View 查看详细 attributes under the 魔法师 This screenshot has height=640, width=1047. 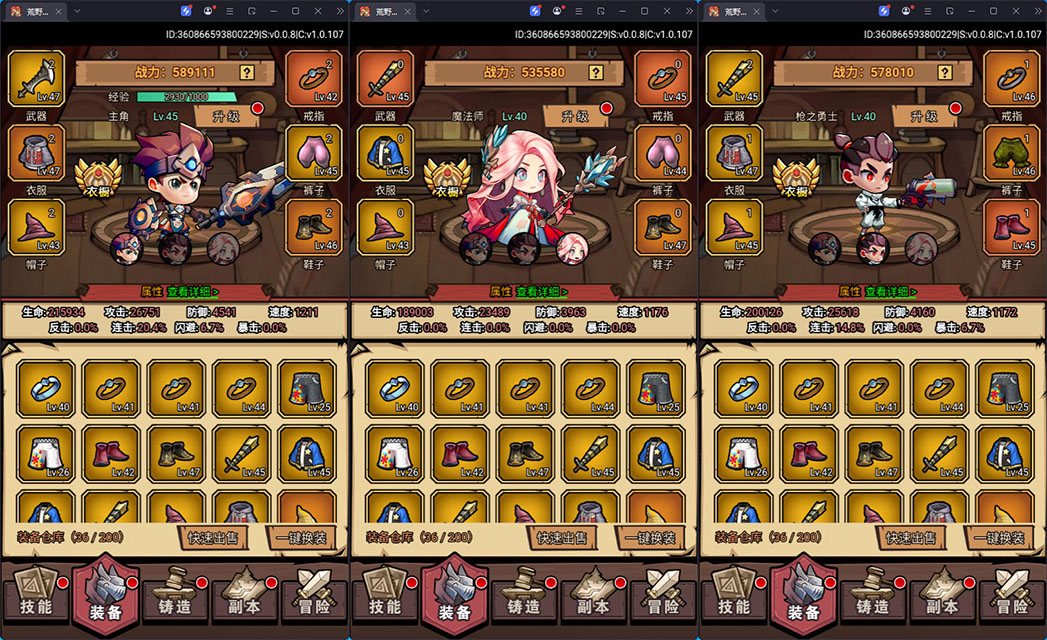(541, 292)
